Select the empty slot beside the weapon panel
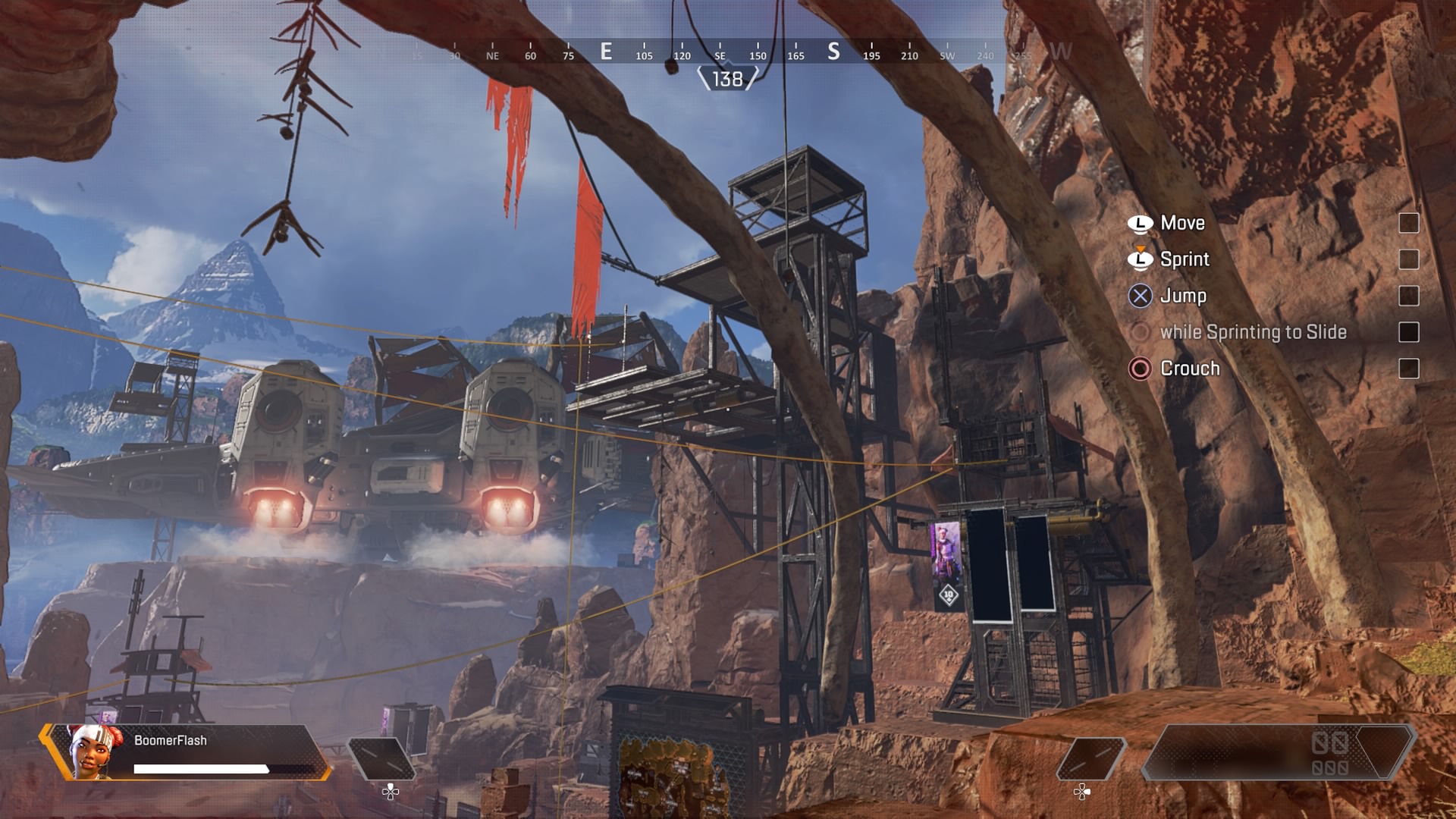 click(1090, 758)
